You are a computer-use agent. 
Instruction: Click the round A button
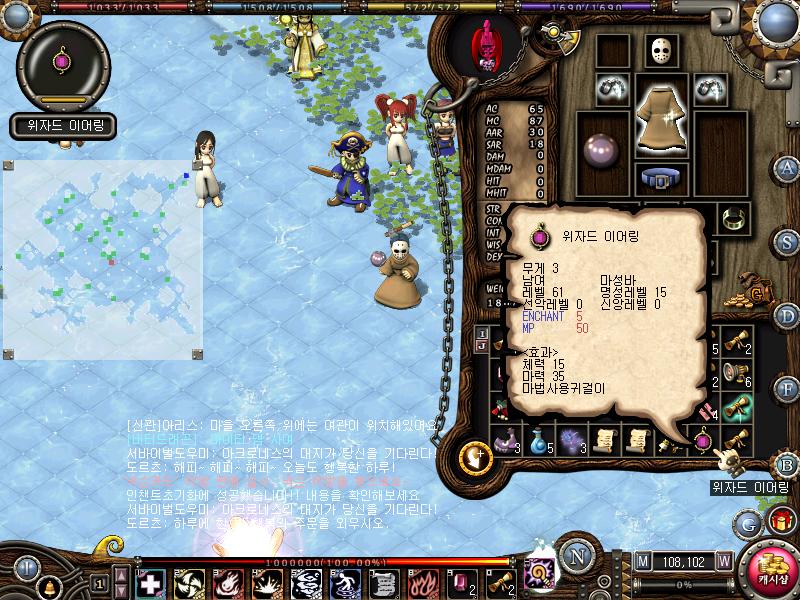787,167
